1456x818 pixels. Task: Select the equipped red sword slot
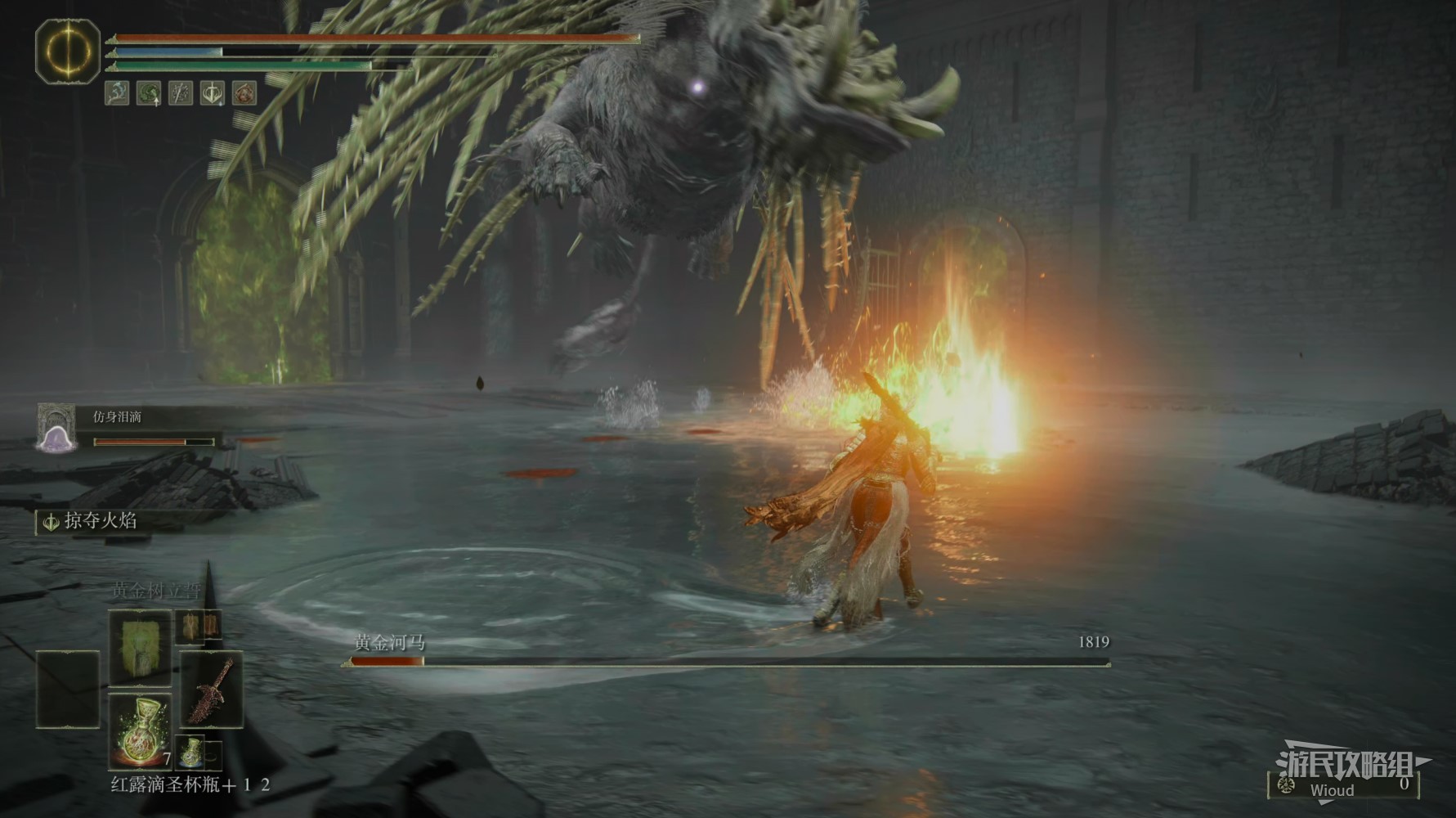(x=211, y=689)
